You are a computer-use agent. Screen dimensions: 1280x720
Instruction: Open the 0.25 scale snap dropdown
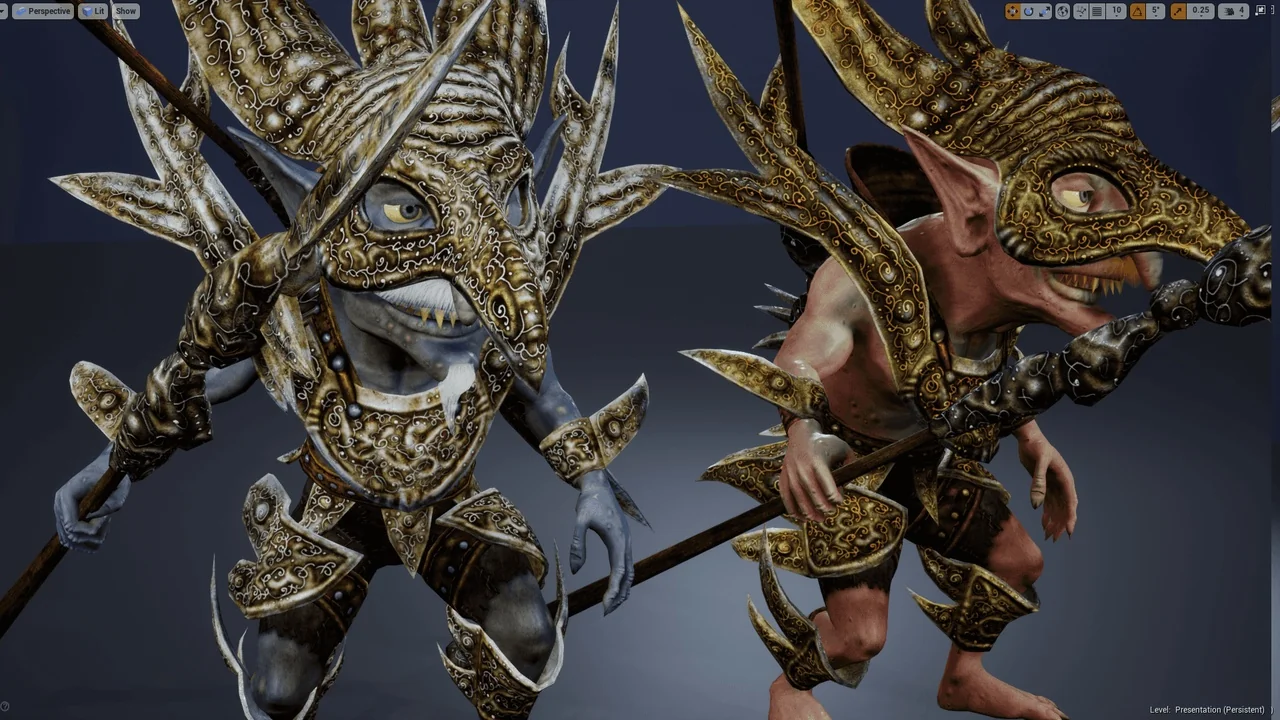pos(1200,11)
